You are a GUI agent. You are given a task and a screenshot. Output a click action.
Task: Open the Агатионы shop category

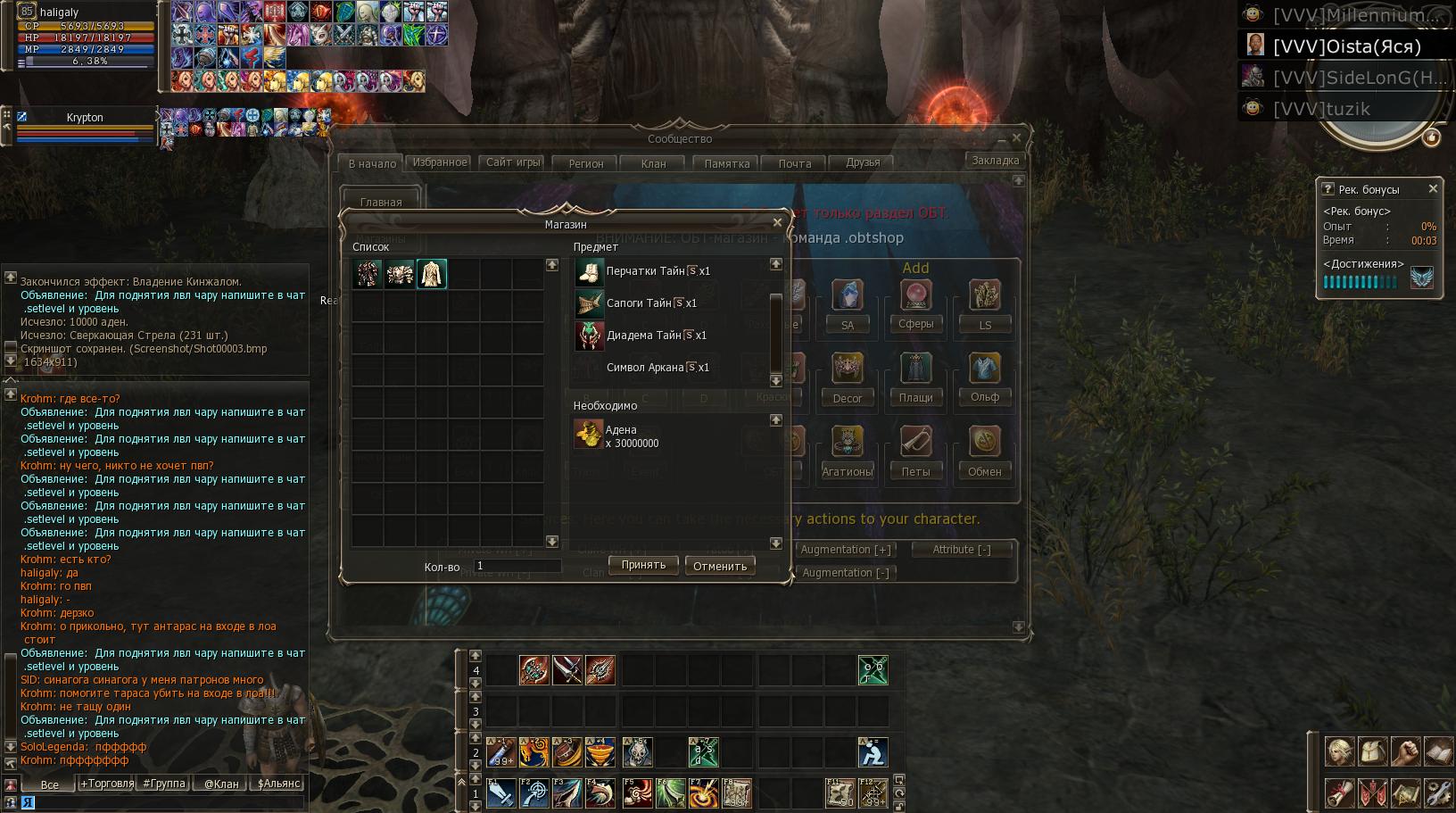[847, 471]
